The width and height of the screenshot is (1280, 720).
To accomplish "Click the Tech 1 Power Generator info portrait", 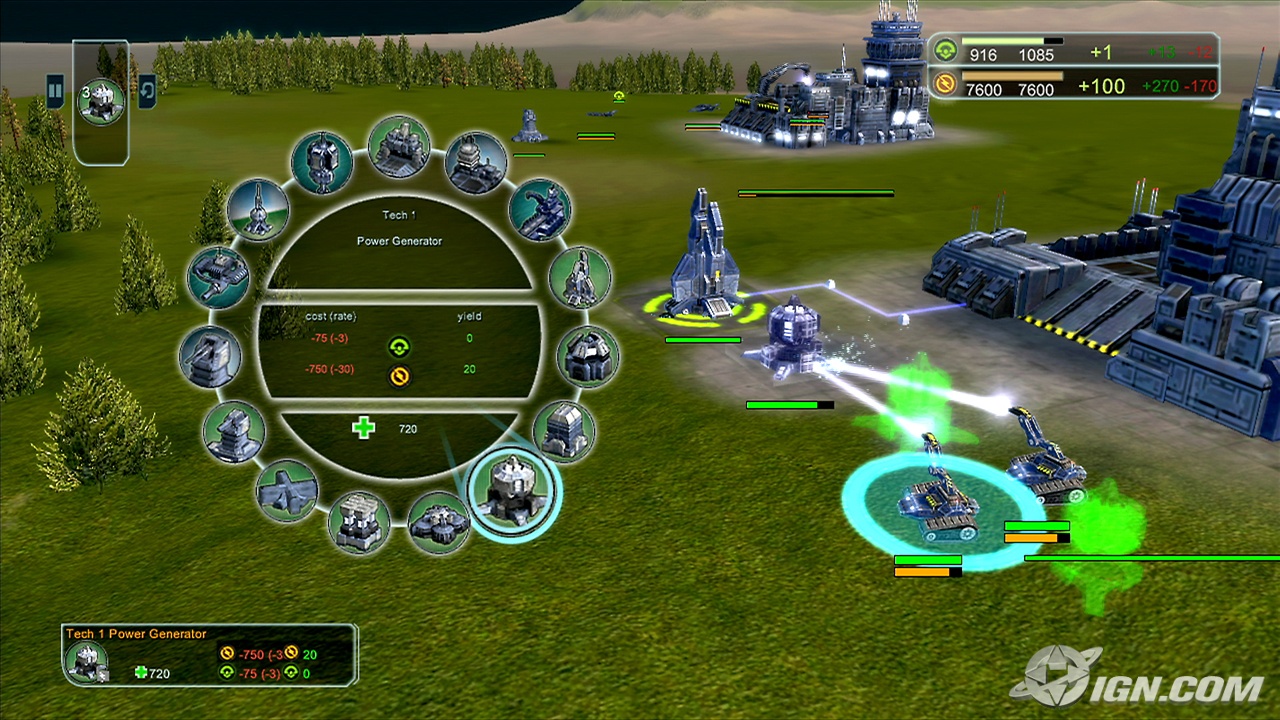I will pos(87,661).
